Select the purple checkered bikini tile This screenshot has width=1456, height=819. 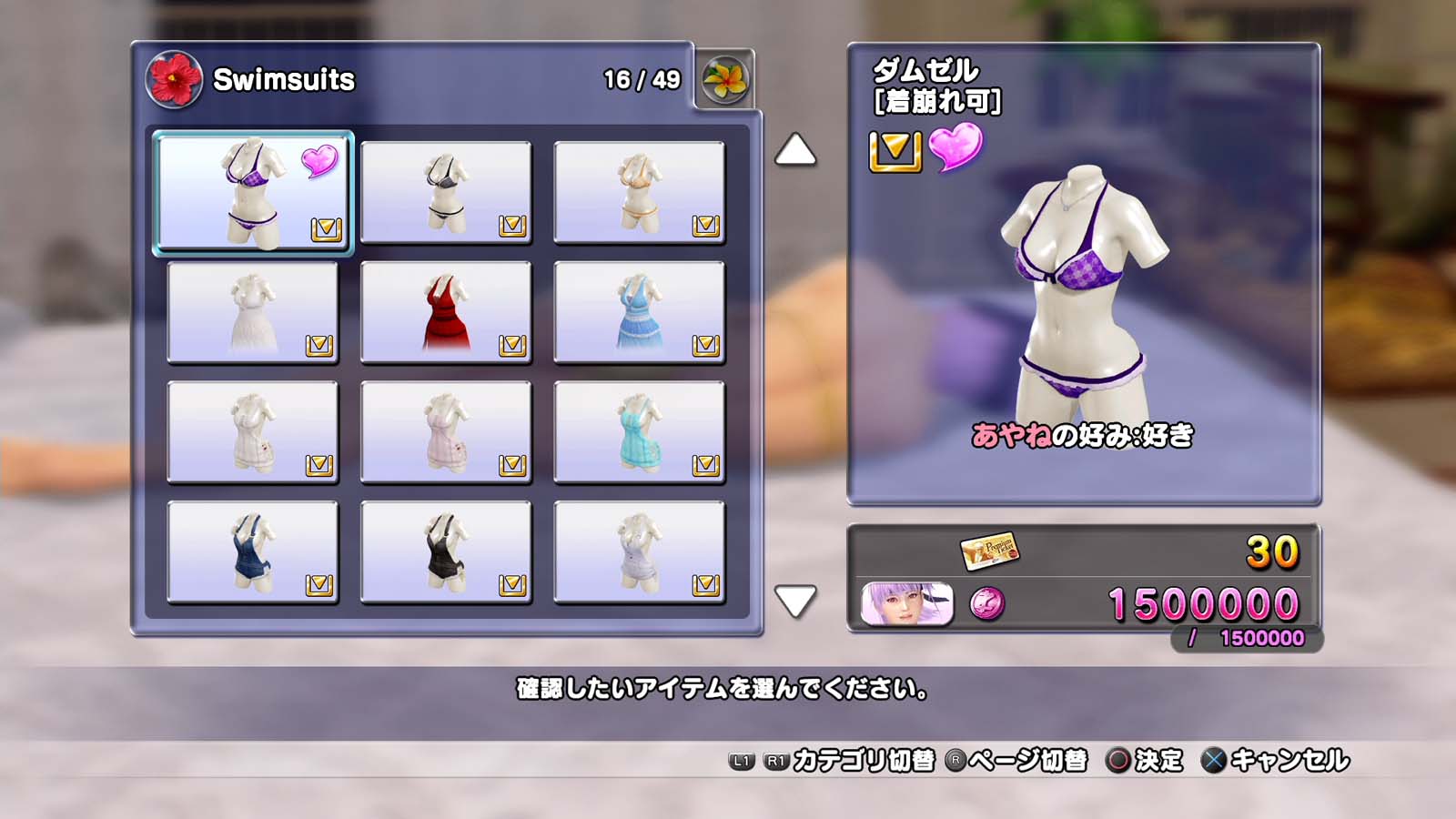click(253, 193)
